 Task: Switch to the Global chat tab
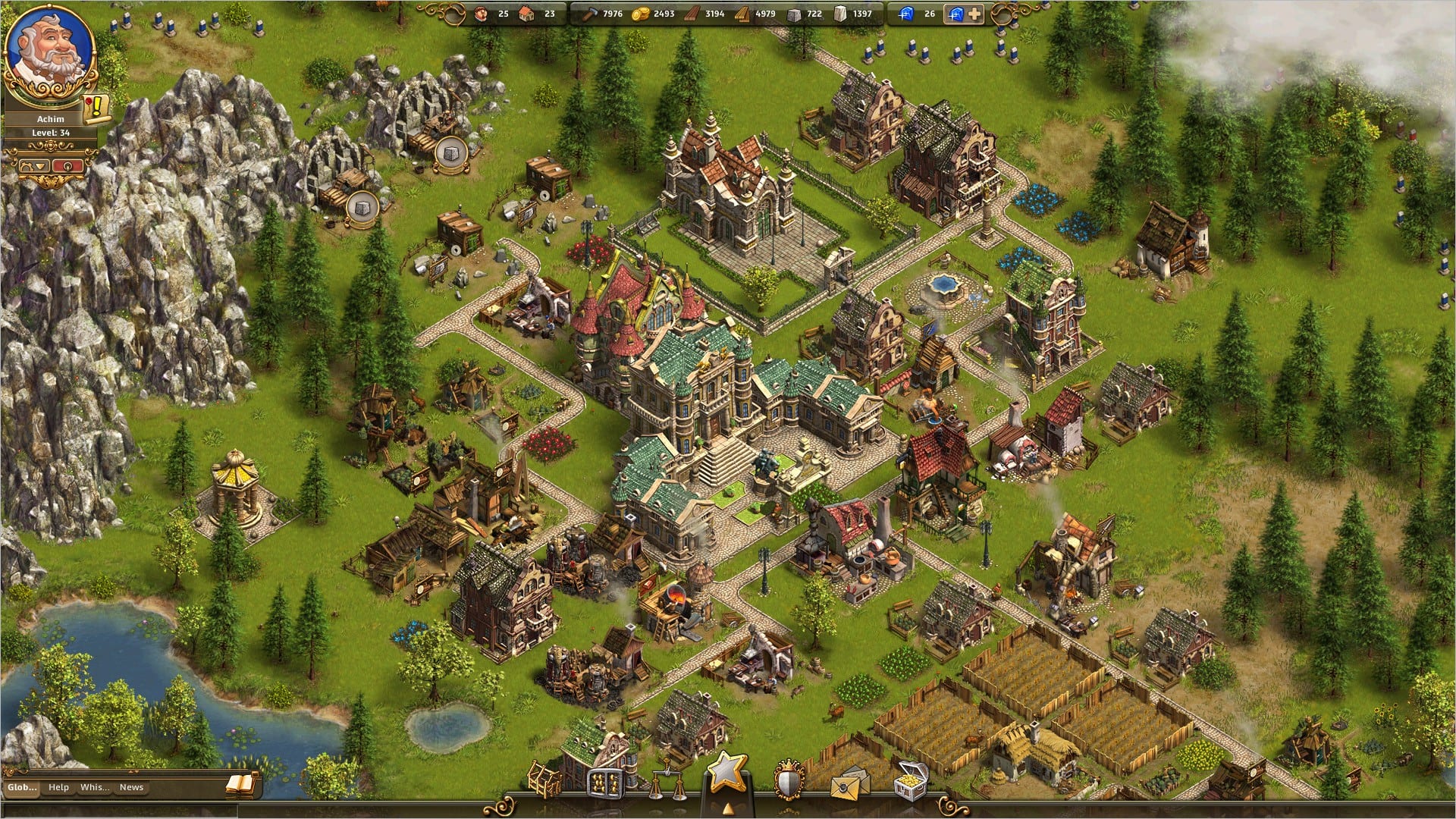(22, 787)
